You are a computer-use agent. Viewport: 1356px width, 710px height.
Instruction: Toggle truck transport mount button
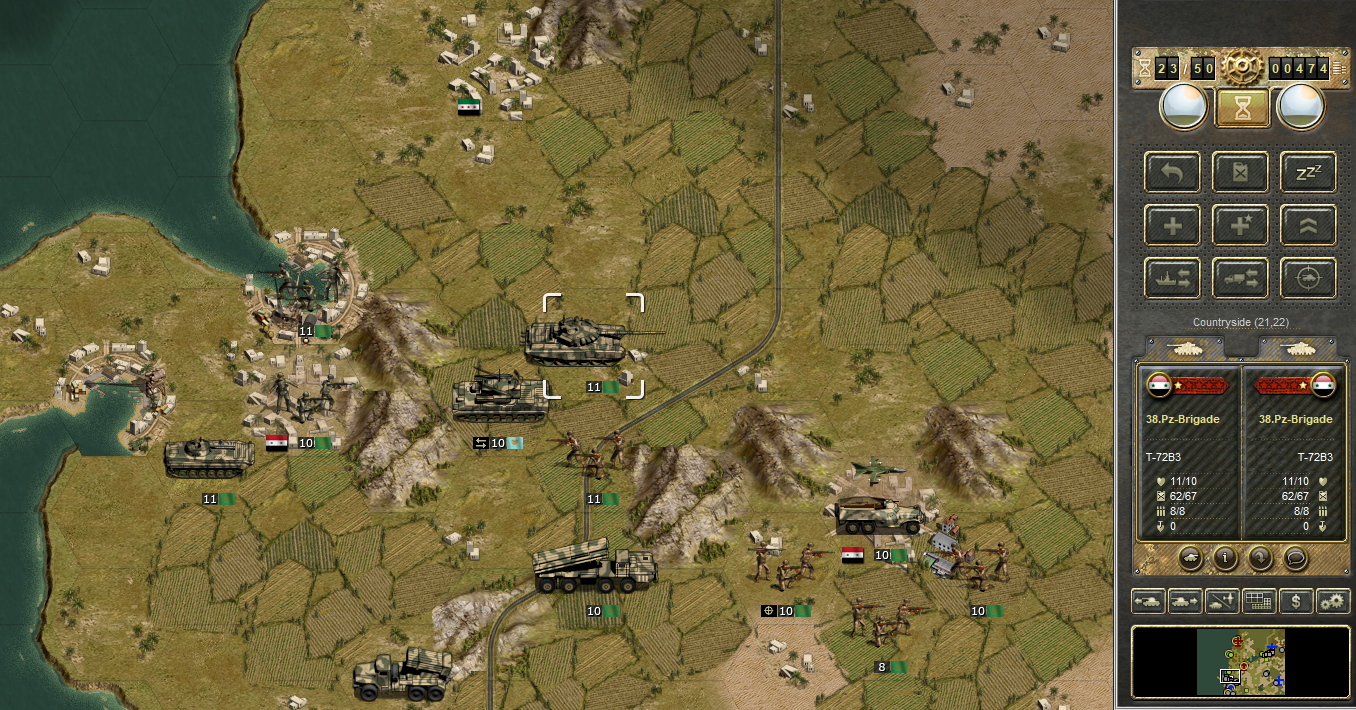pyautogui.click(x=1240, y=278)
